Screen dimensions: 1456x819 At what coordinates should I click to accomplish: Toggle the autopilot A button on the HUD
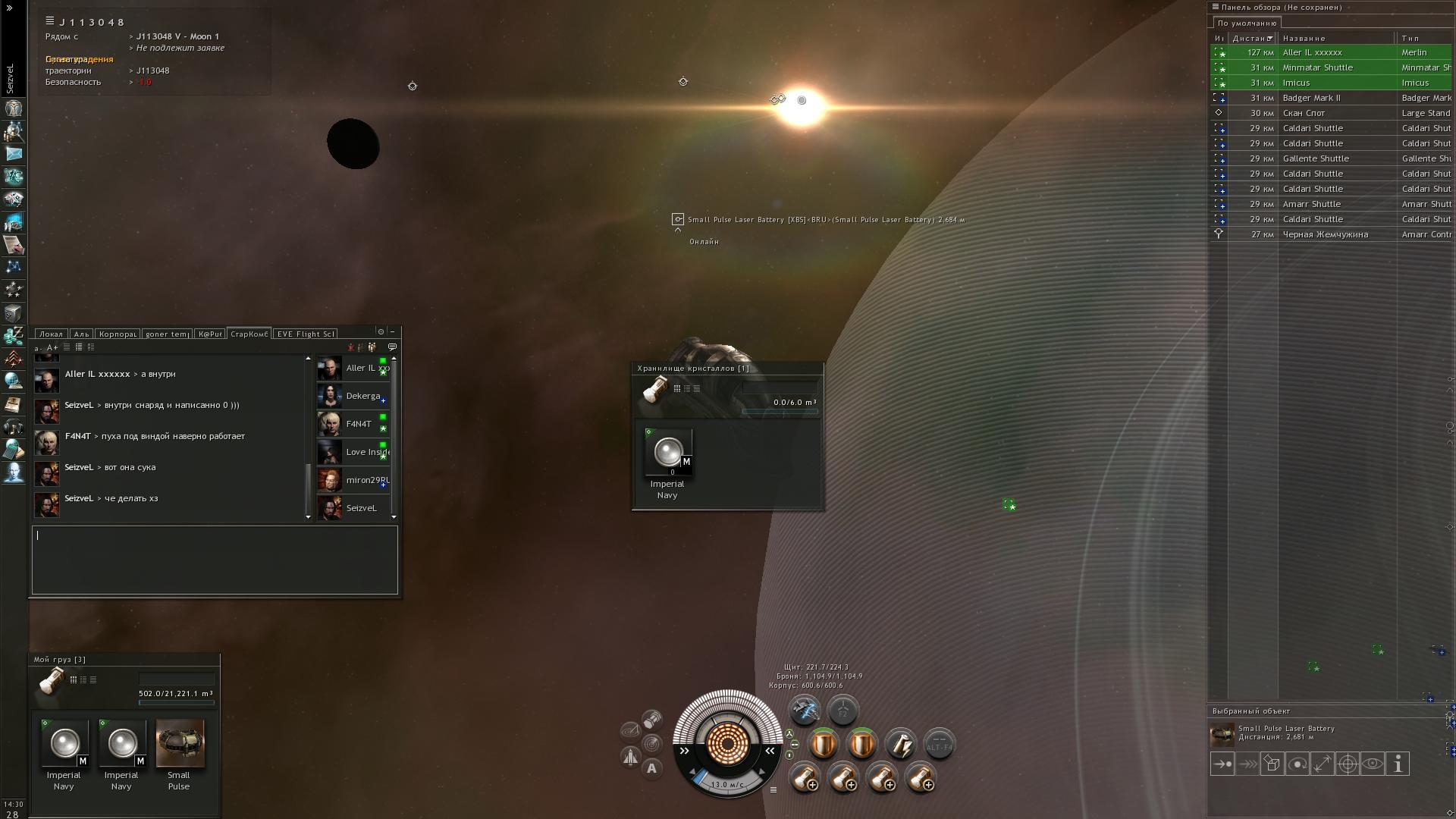coord(651,768)
